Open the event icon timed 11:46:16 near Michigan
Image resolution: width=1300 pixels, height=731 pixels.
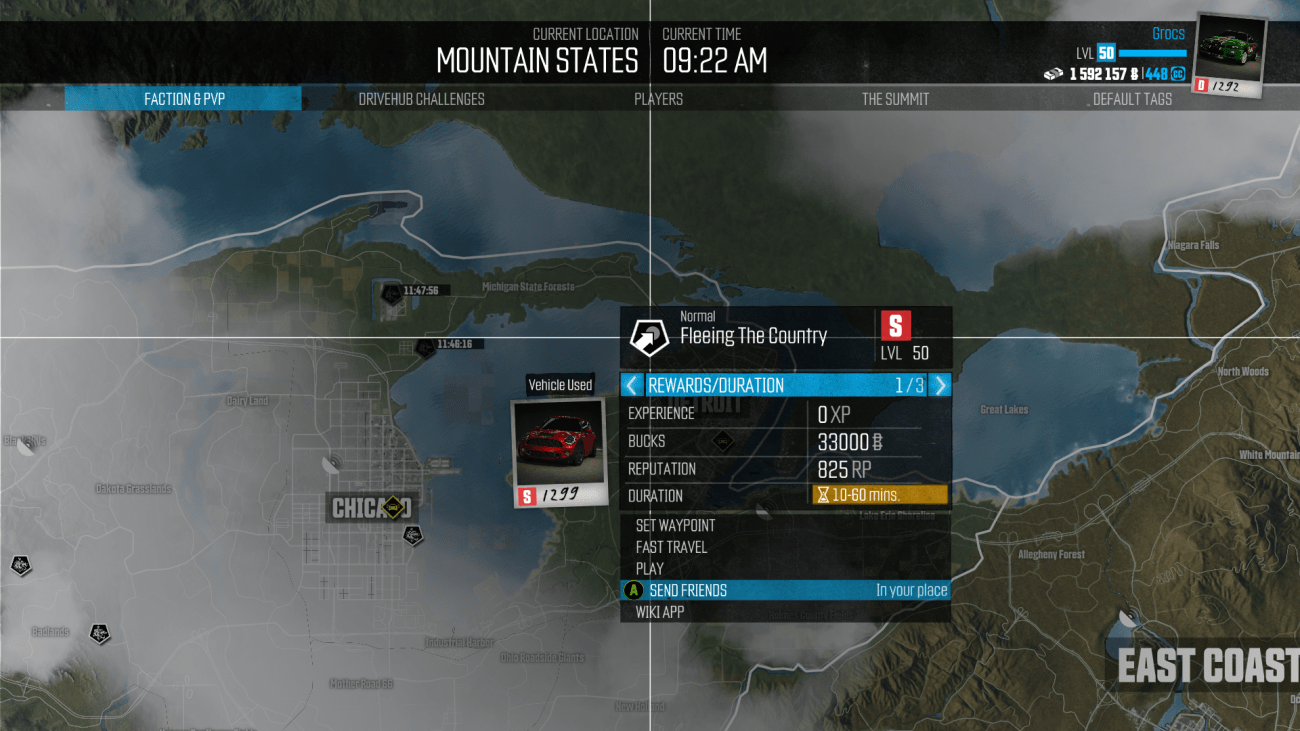(x=426, y=347)
